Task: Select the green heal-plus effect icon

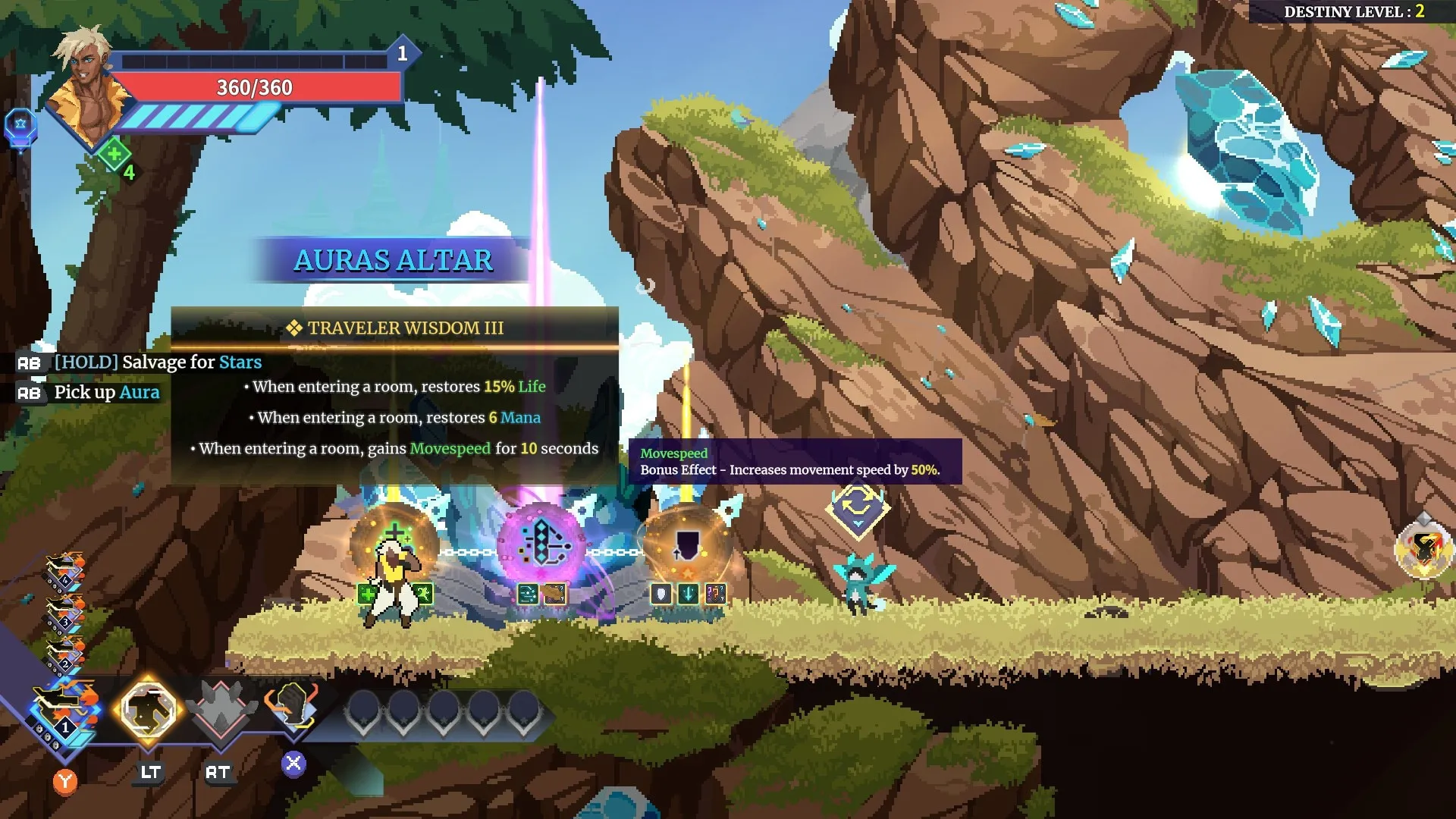Action: 368,594
